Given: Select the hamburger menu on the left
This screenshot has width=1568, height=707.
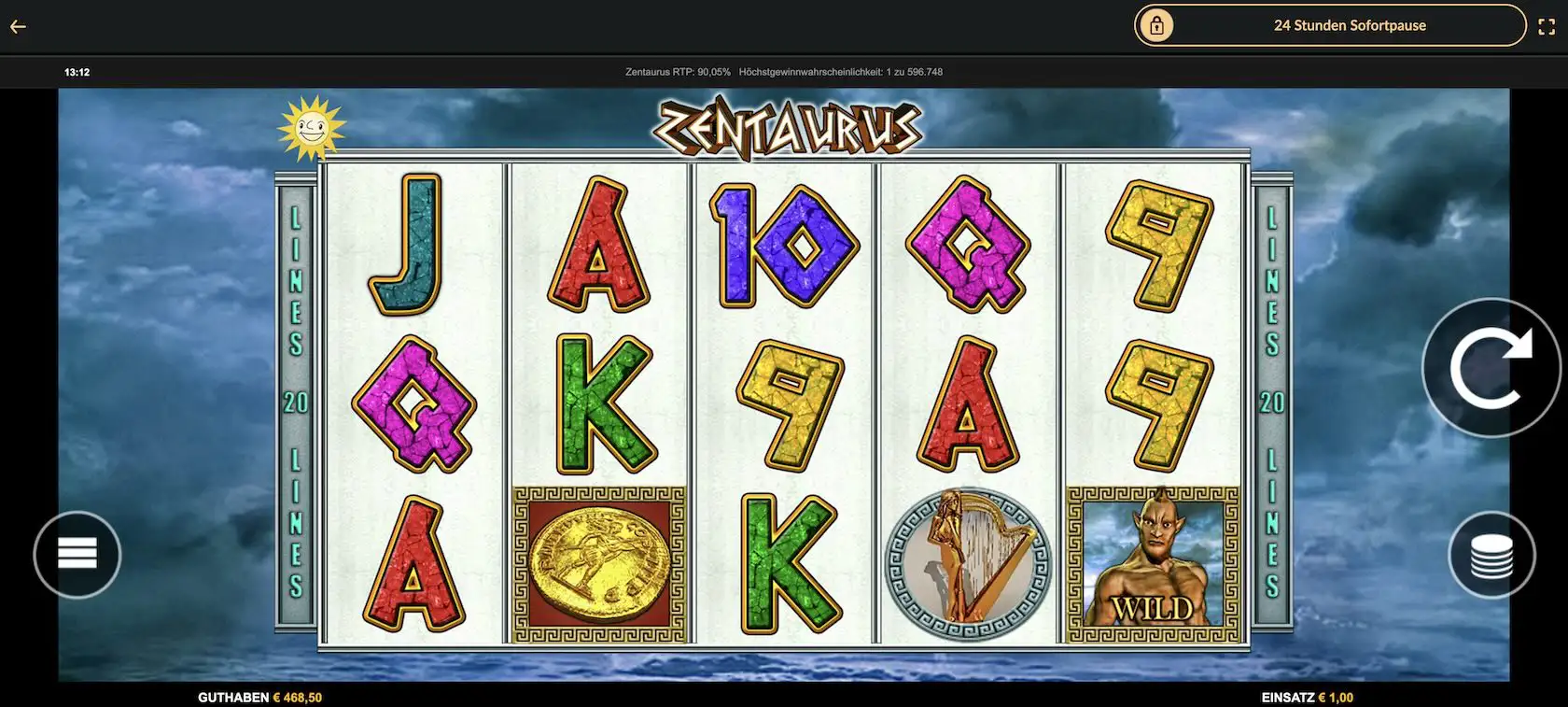Looking at the screenshot, I should click(78, 554).
